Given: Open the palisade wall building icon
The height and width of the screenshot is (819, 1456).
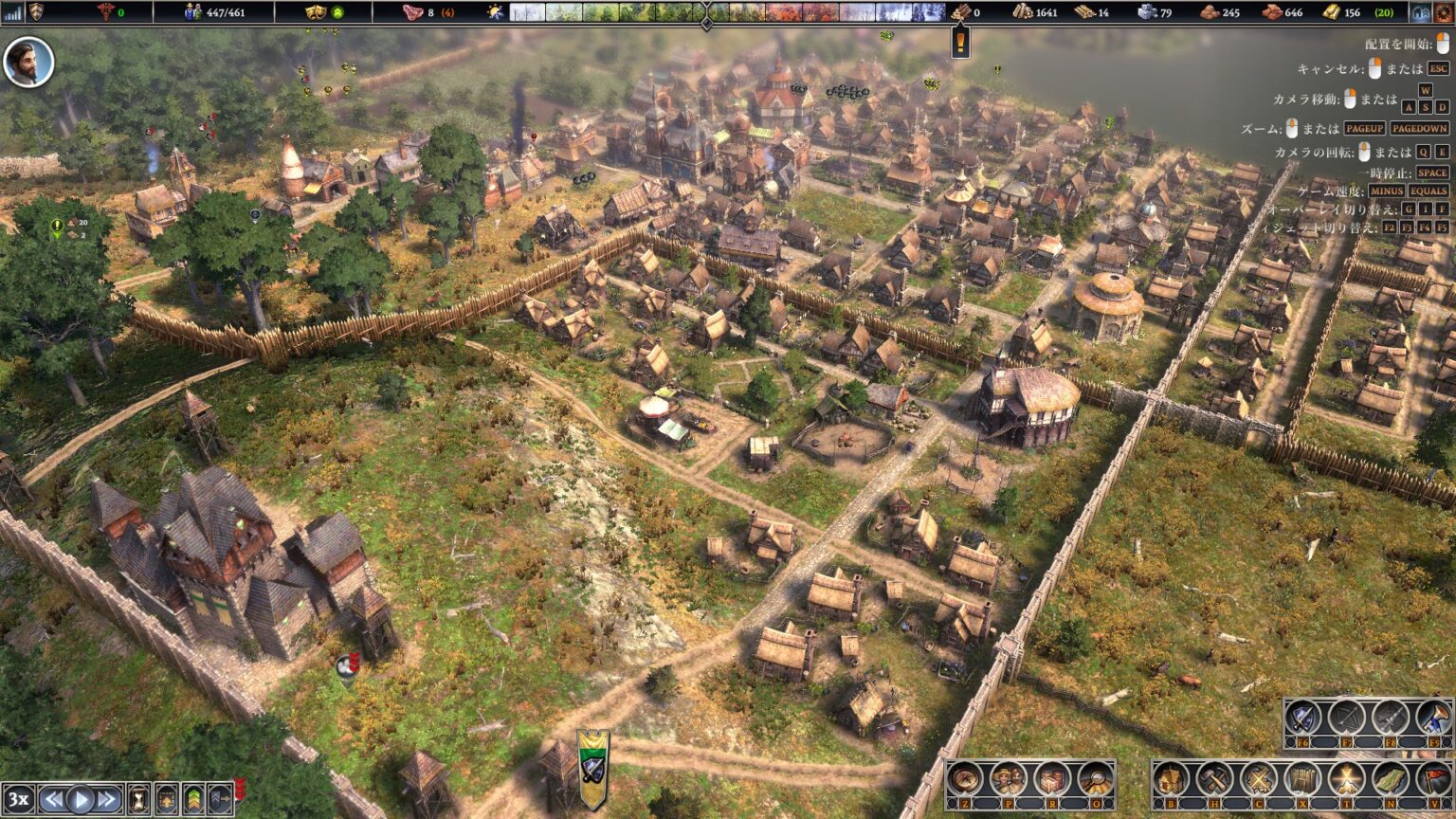Looking at the screenshot, I should click(x=1302, y=777).
